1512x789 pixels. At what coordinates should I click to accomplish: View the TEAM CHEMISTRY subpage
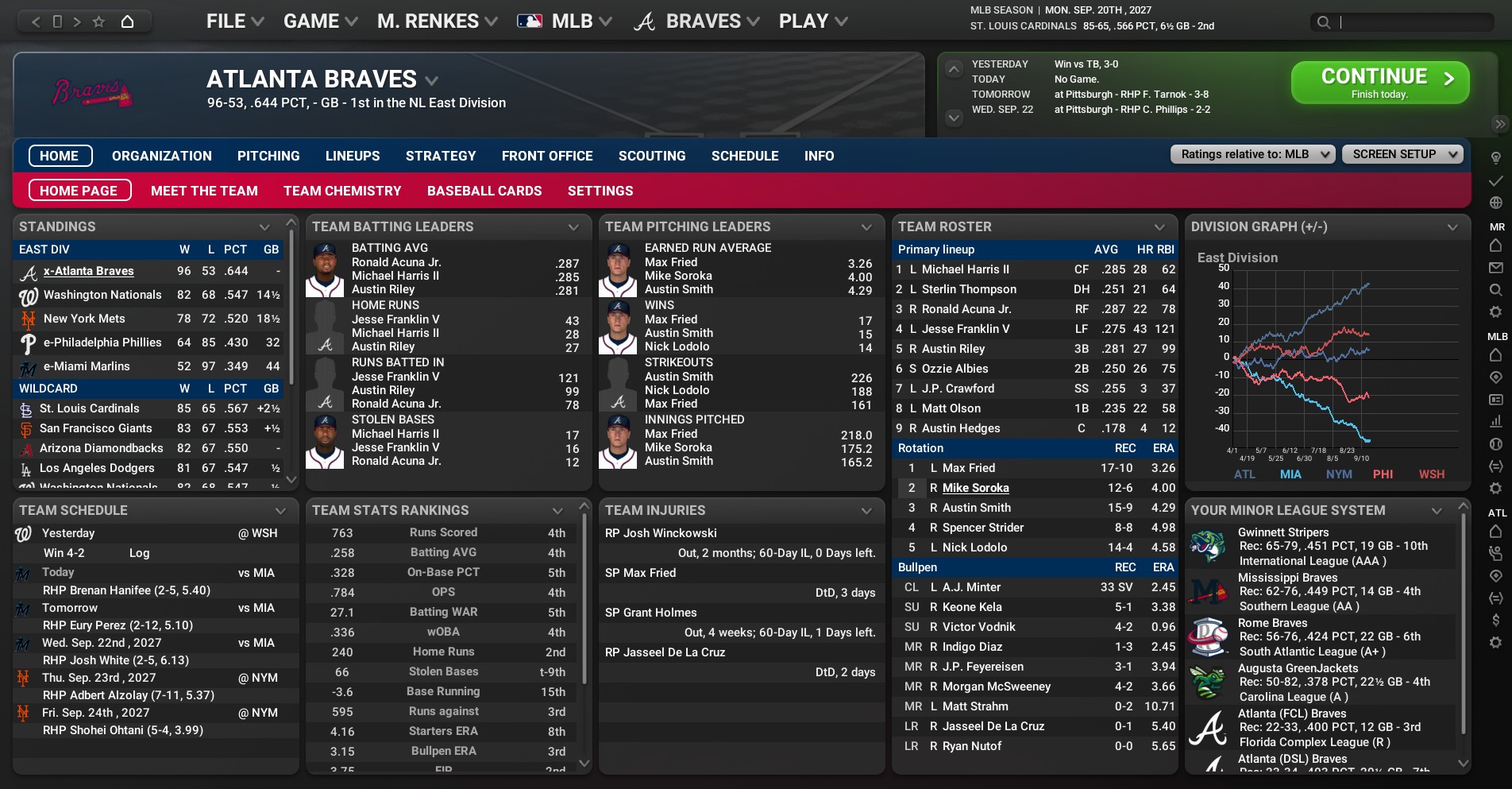[342, 191]
